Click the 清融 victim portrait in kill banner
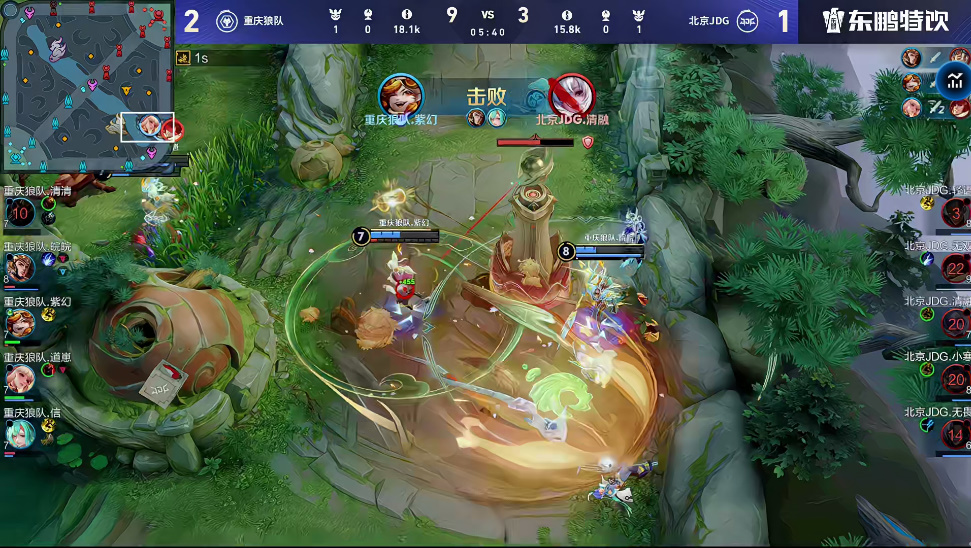971x548 pixels. click(571, 96)
